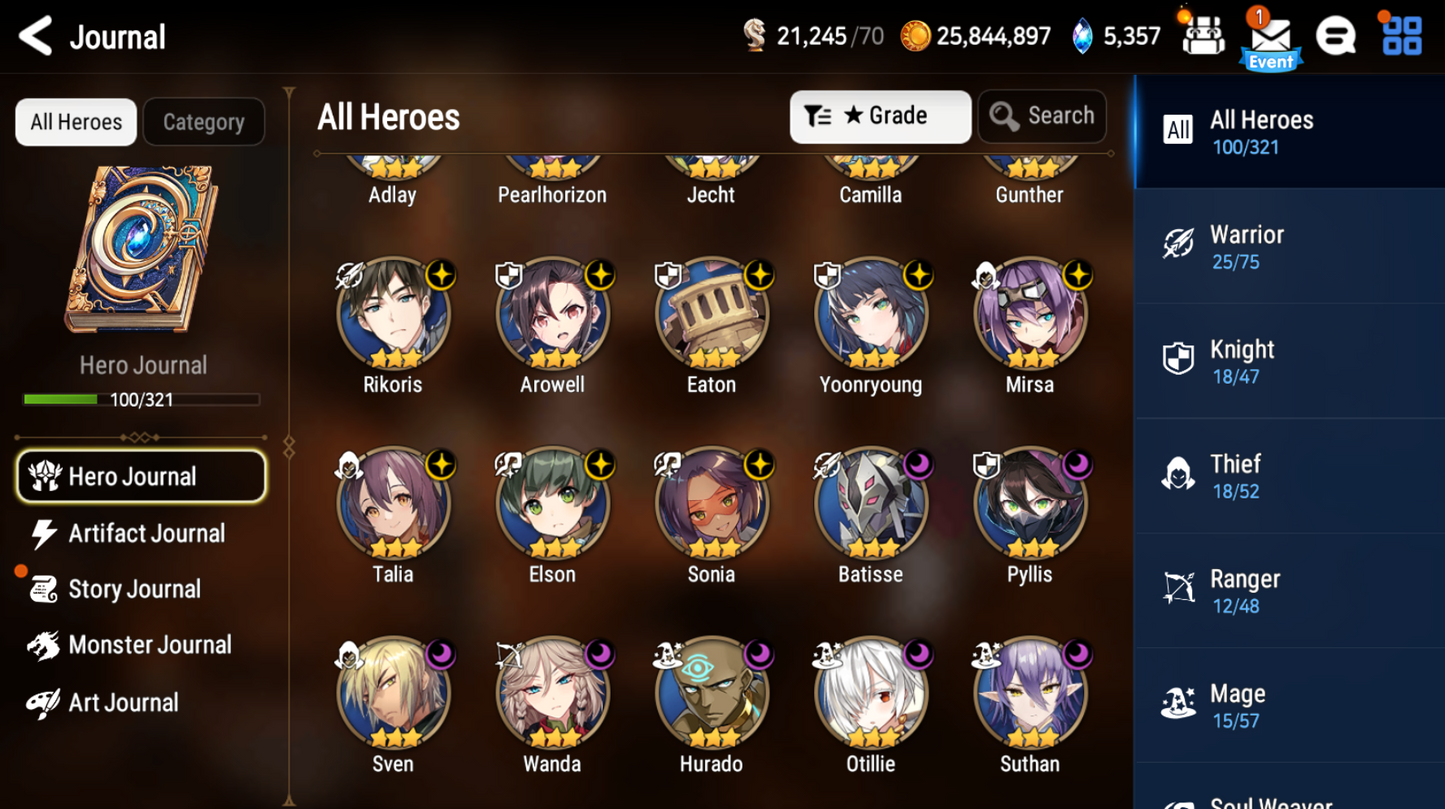The image size is (1445, 809).
Task: Open the package shop icon near currencies
Action: tap(1204, 35)
